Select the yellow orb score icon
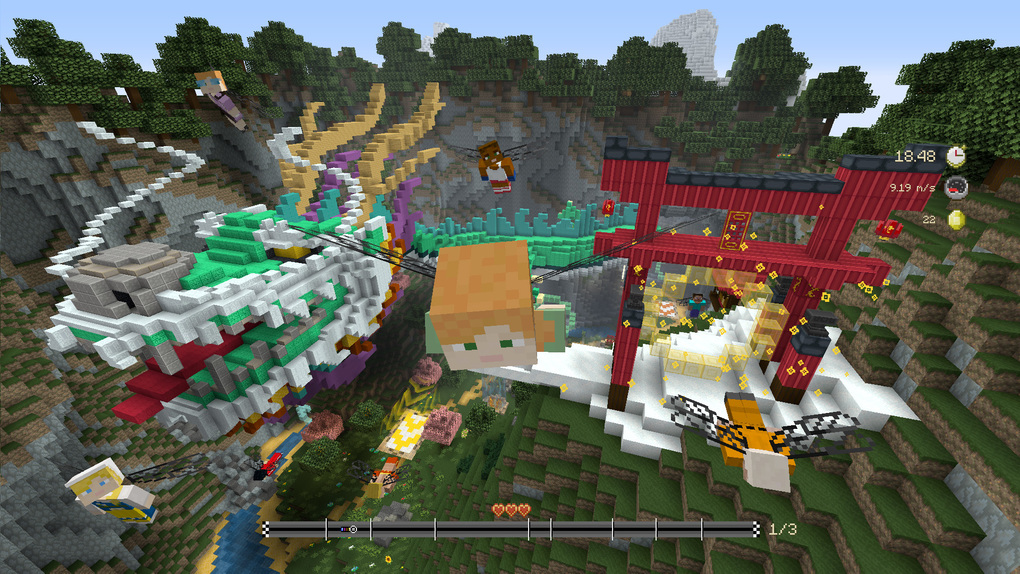This screenshot has height=574, width=1020. [956, 219]
